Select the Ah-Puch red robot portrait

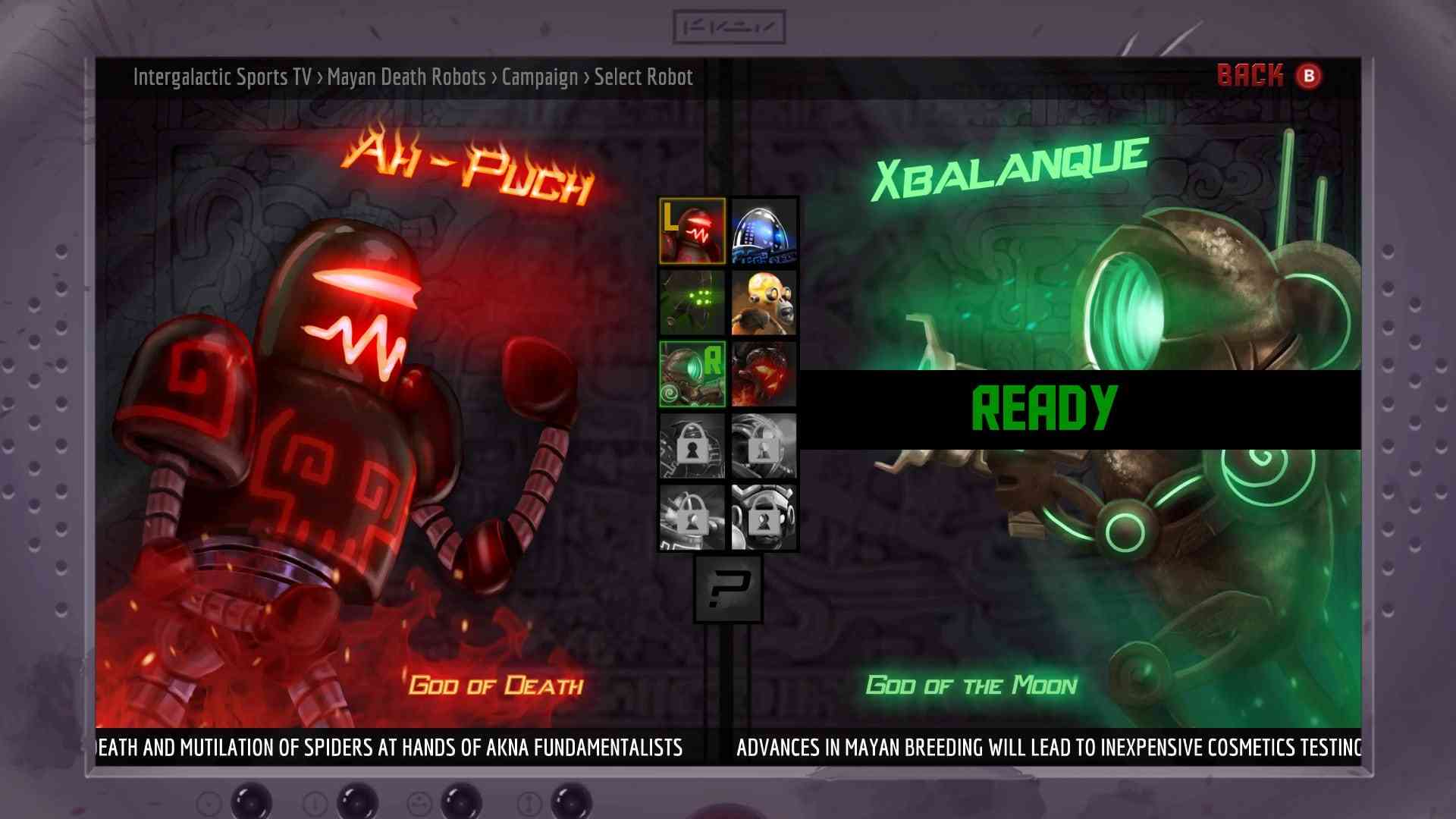pos(692,231)
